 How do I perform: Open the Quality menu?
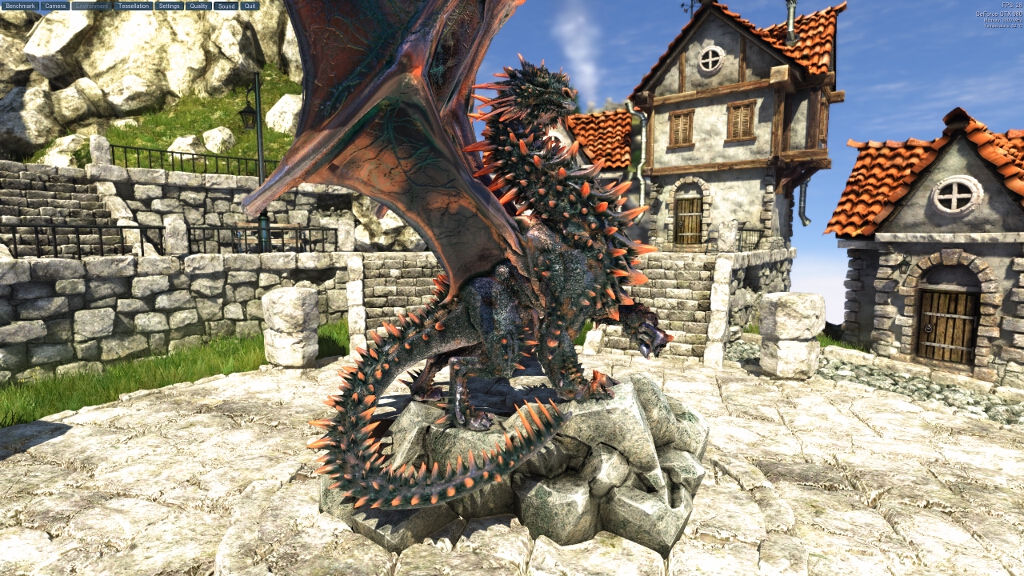[x=198, y=6]
